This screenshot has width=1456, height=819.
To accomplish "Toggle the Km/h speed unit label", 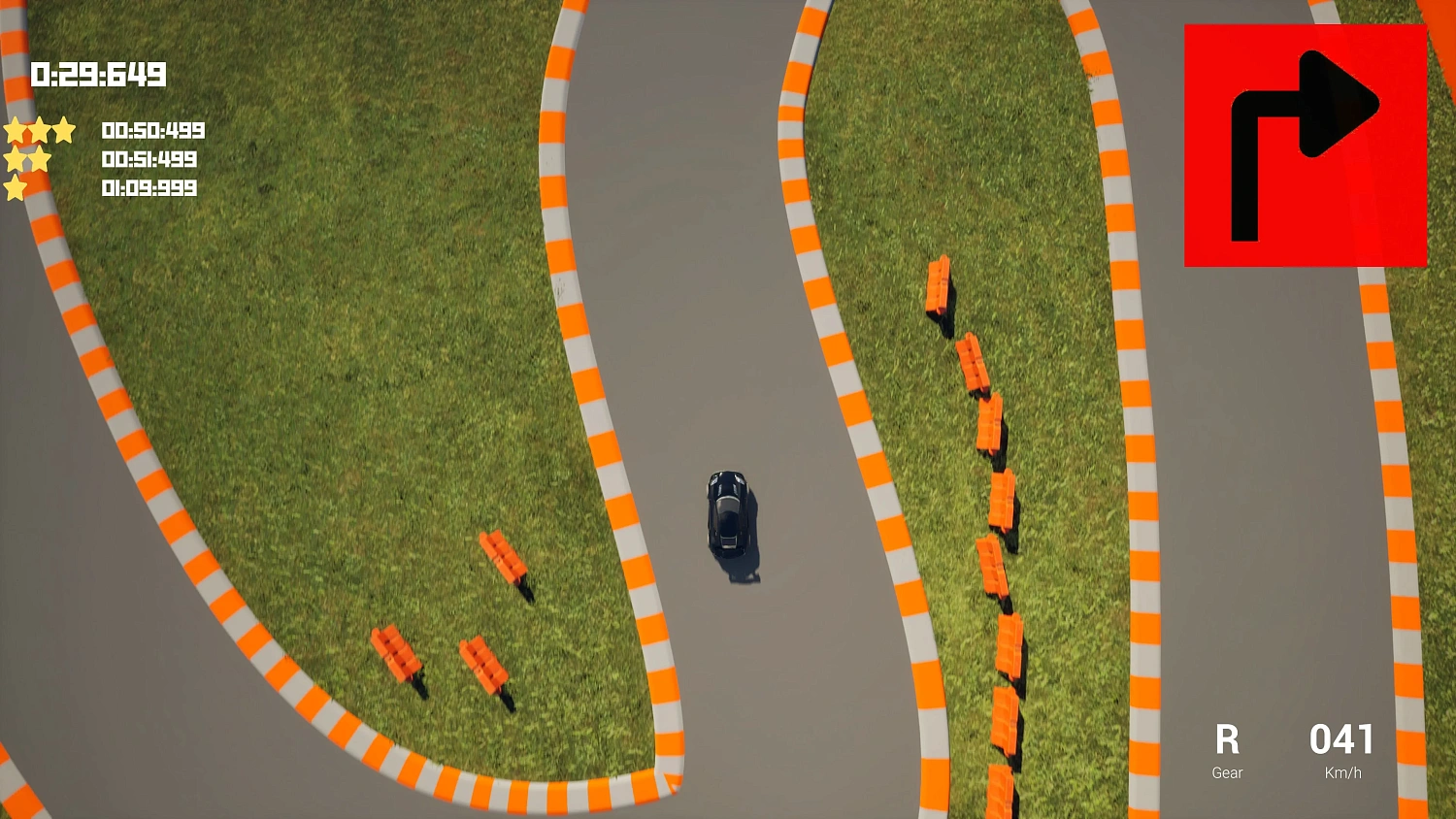I will click(x=1342, y=772).
